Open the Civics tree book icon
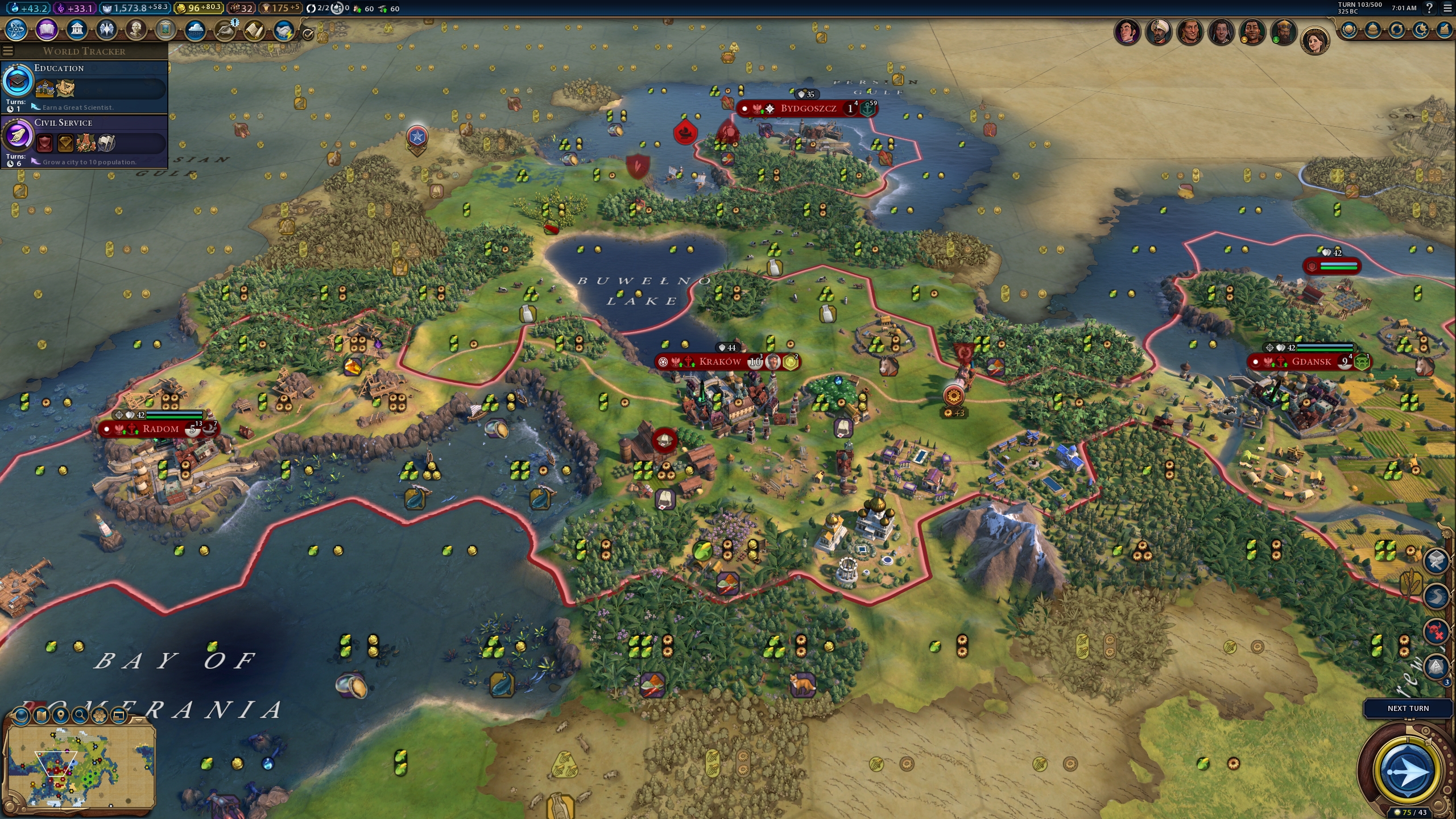 [x=47, y=30]
